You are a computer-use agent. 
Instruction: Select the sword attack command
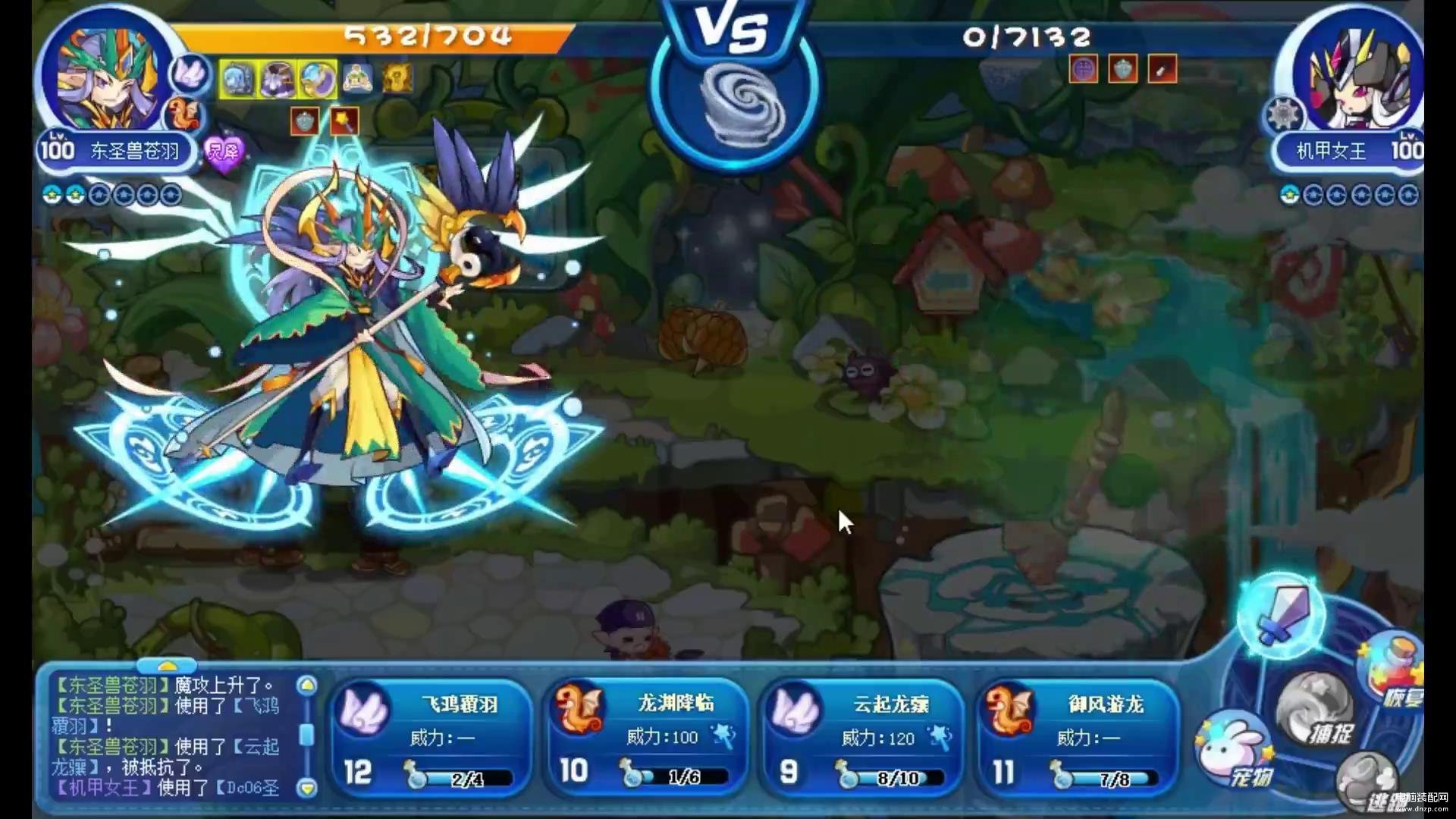1281,616
